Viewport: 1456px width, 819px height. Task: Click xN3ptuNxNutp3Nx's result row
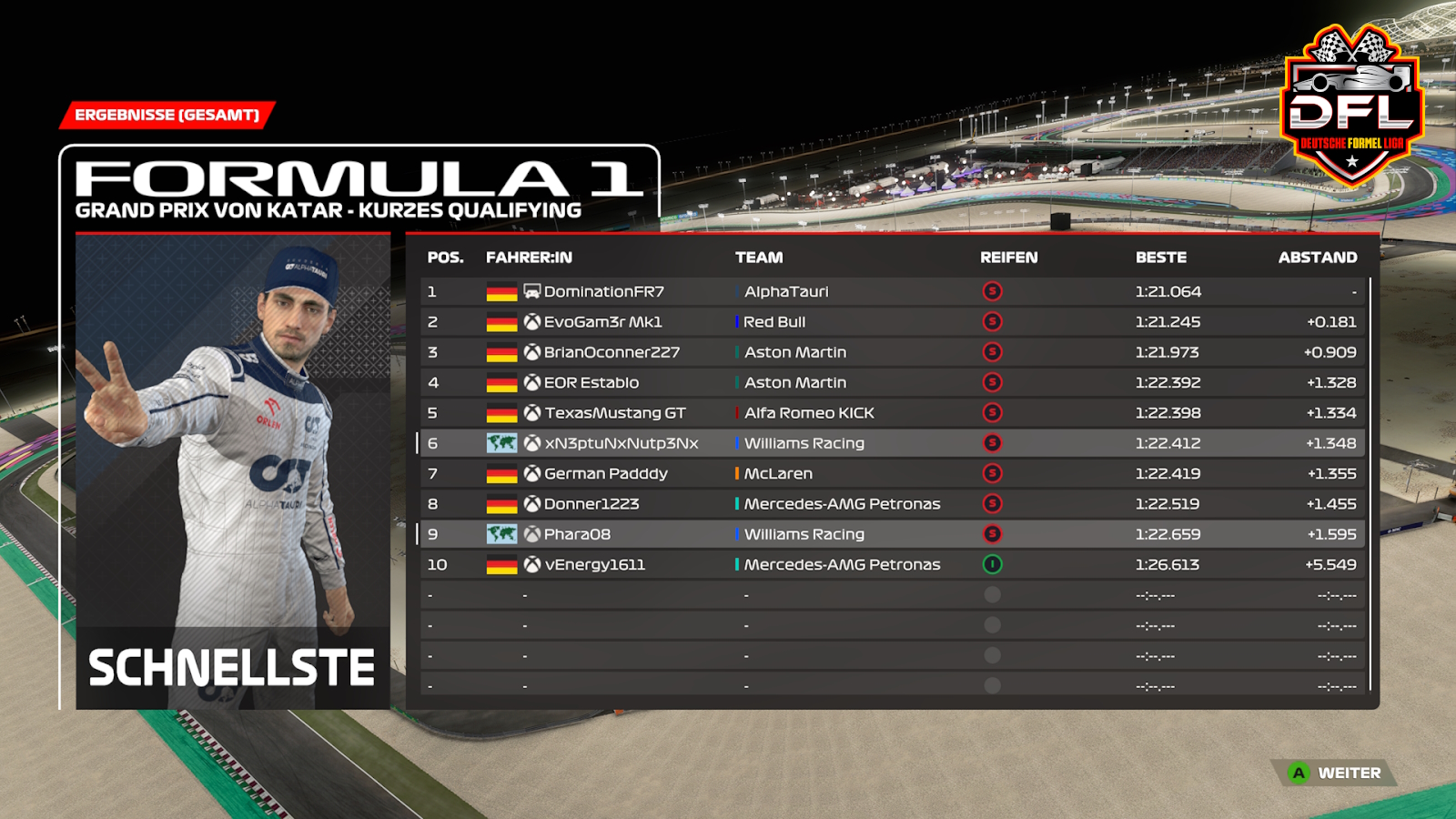pos(892,443)
